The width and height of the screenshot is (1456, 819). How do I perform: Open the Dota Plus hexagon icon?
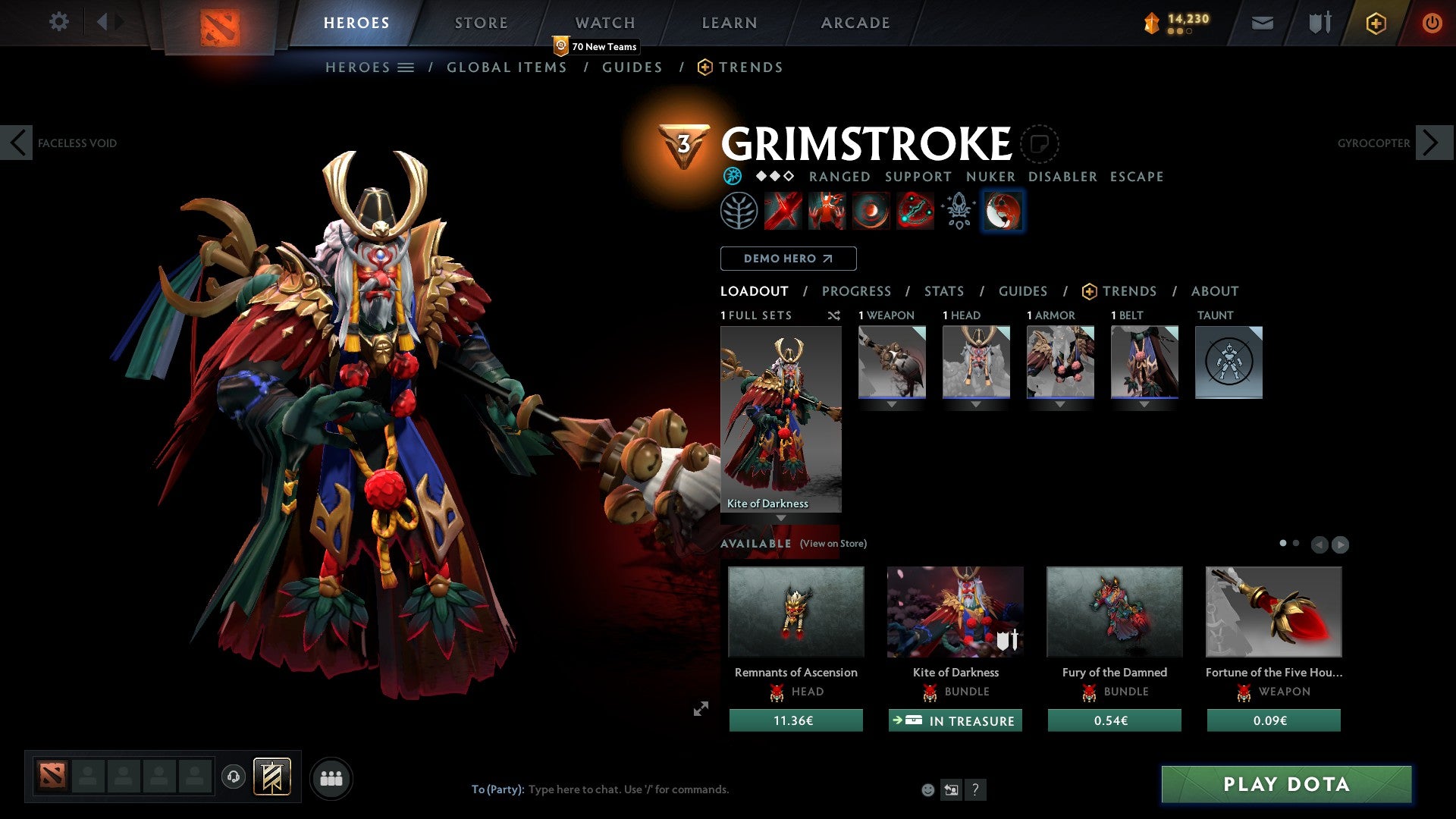(1375, 23)
